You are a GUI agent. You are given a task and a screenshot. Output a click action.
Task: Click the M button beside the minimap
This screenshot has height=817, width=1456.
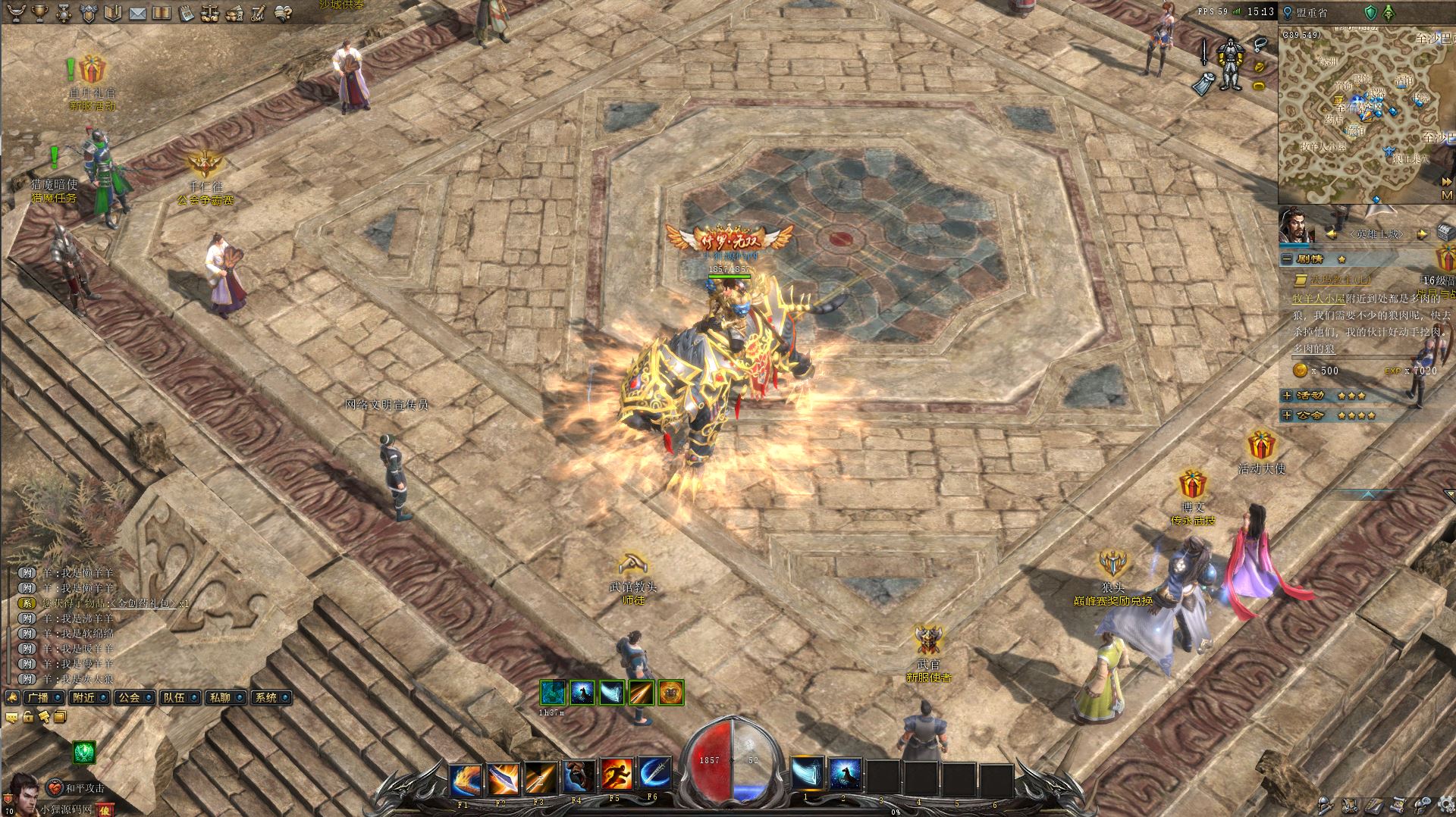point(1446,195)
